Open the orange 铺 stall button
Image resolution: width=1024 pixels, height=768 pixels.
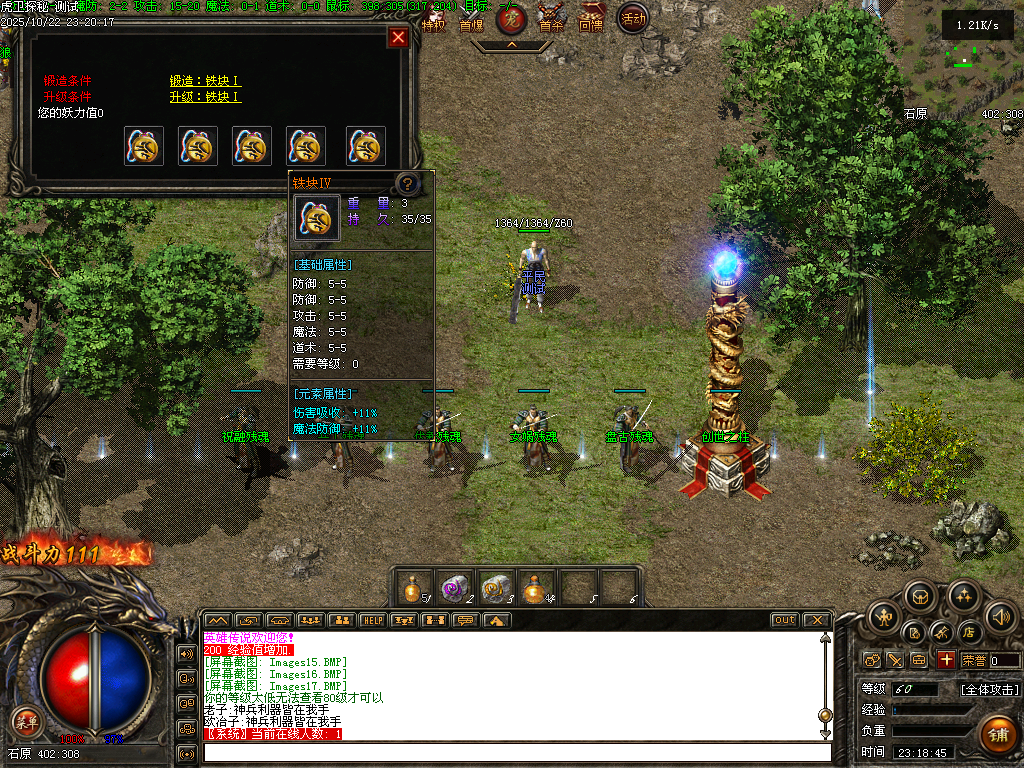(996, 734)
